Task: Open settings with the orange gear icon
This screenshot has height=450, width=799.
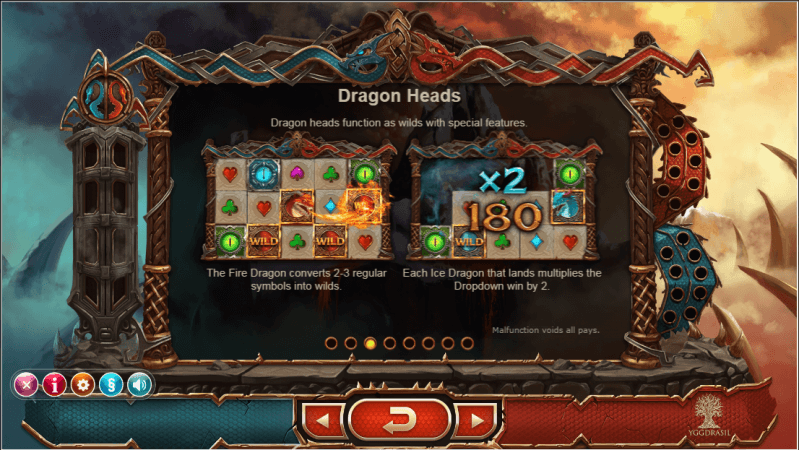Action: coord(83,384)
